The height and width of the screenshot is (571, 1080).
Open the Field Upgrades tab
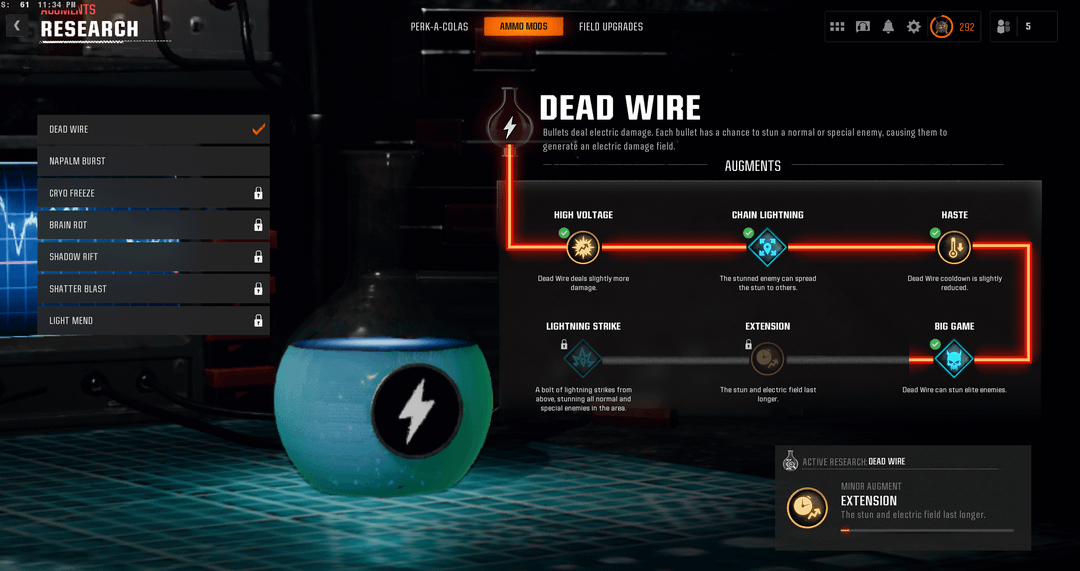click(611, 27)
